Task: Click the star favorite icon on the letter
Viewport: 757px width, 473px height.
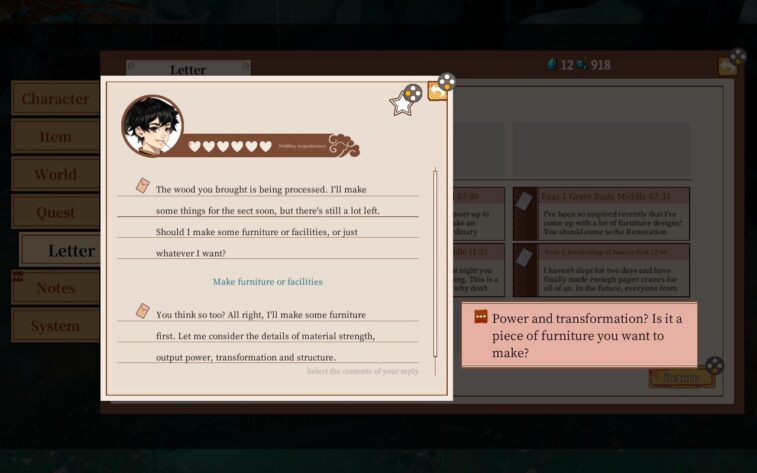Action: 402,103
